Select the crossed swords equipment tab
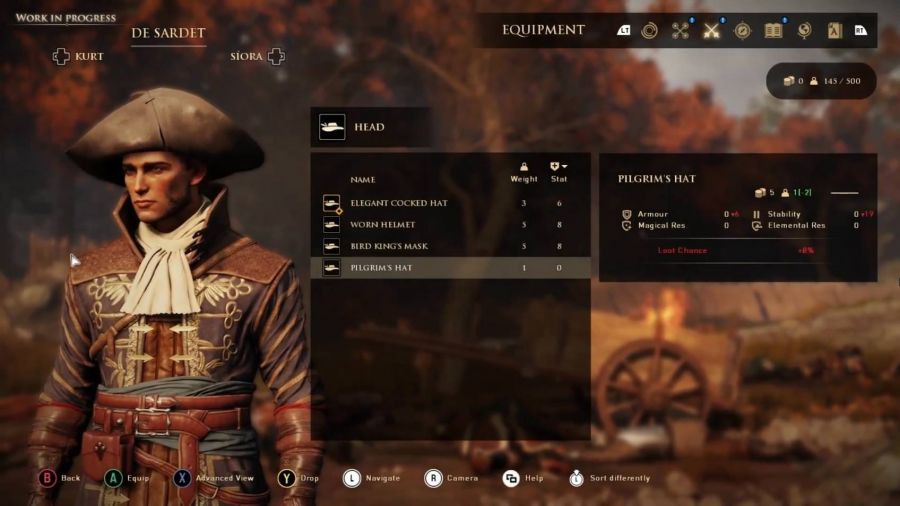 point(712,30)
